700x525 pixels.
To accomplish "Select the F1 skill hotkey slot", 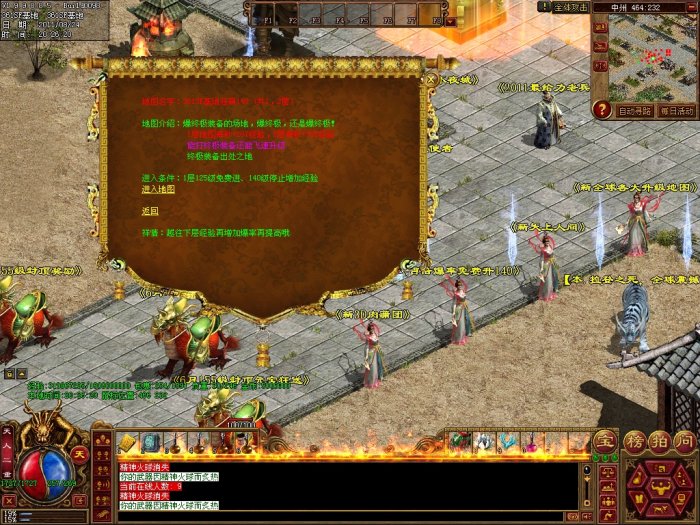I will click(266, 13).
